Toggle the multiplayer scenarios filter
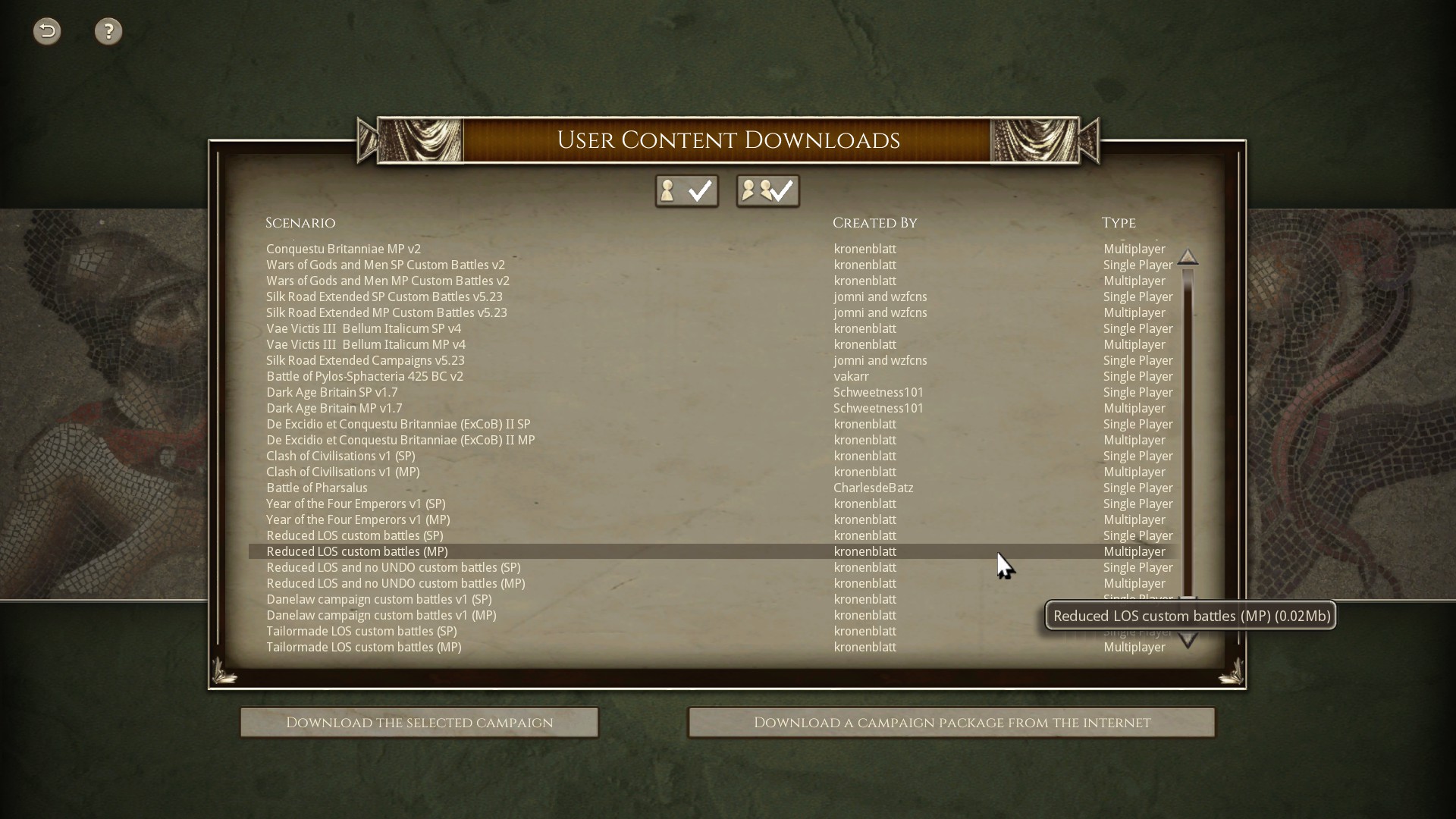Image resolution: width=1456 pixels, height=819 pixels. click(767, 190)
